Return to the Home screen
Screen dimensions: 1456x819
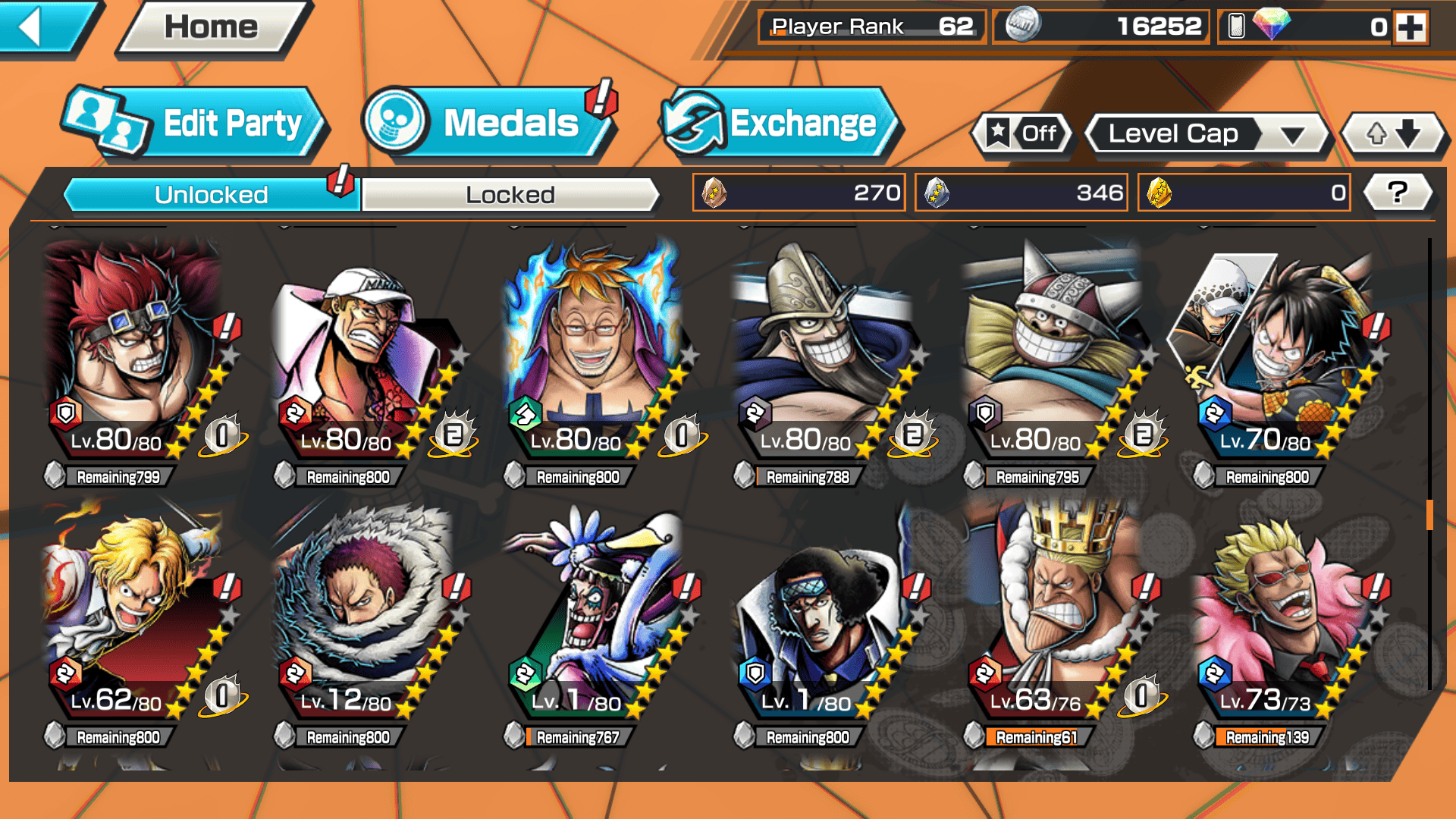point(211,27)
